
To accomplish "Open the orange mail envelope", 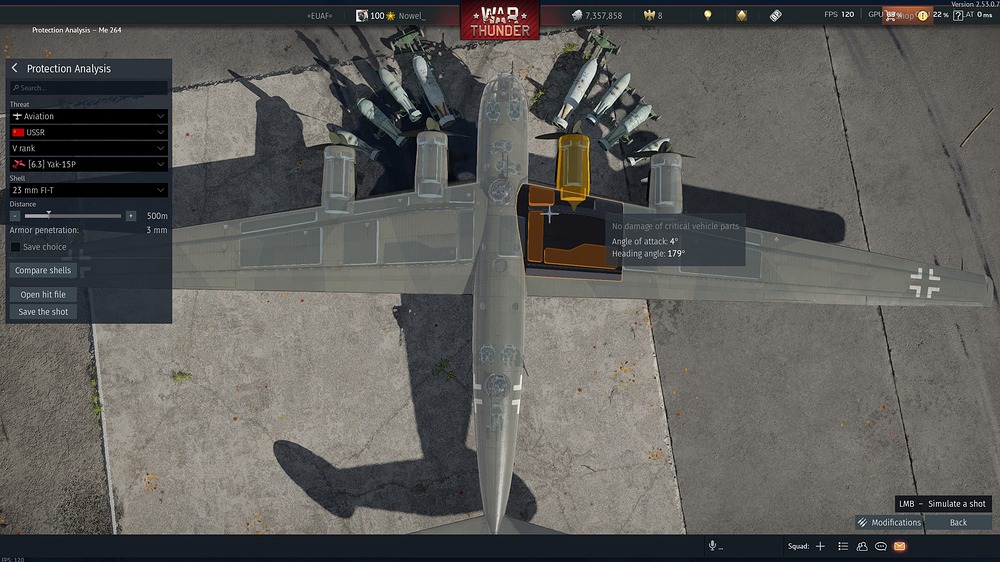I will point(899,547).
